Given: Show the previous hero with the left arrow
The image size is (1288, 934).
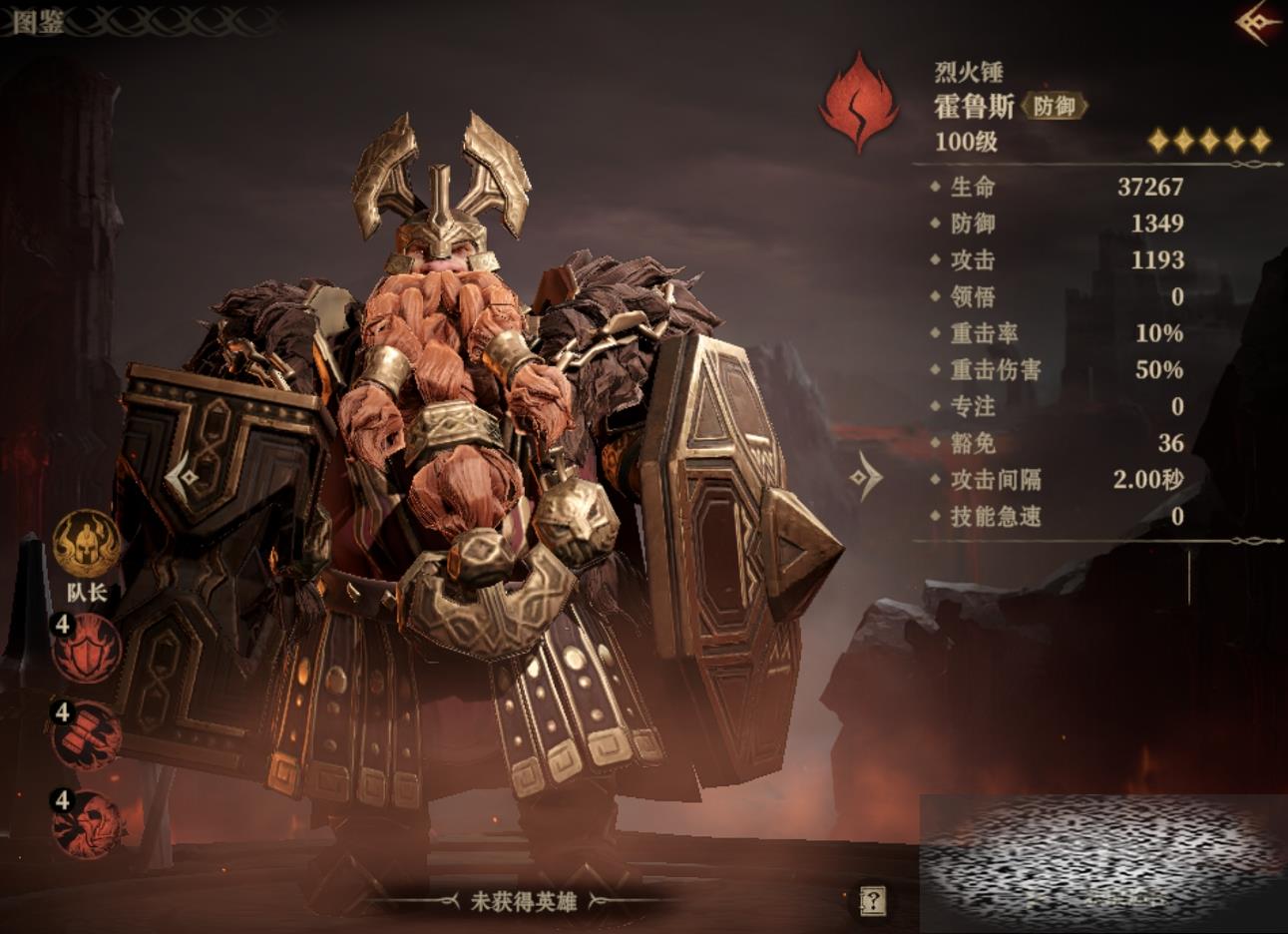Looking at the screenshot, I should pyautogui.click(x=183, y=478).
